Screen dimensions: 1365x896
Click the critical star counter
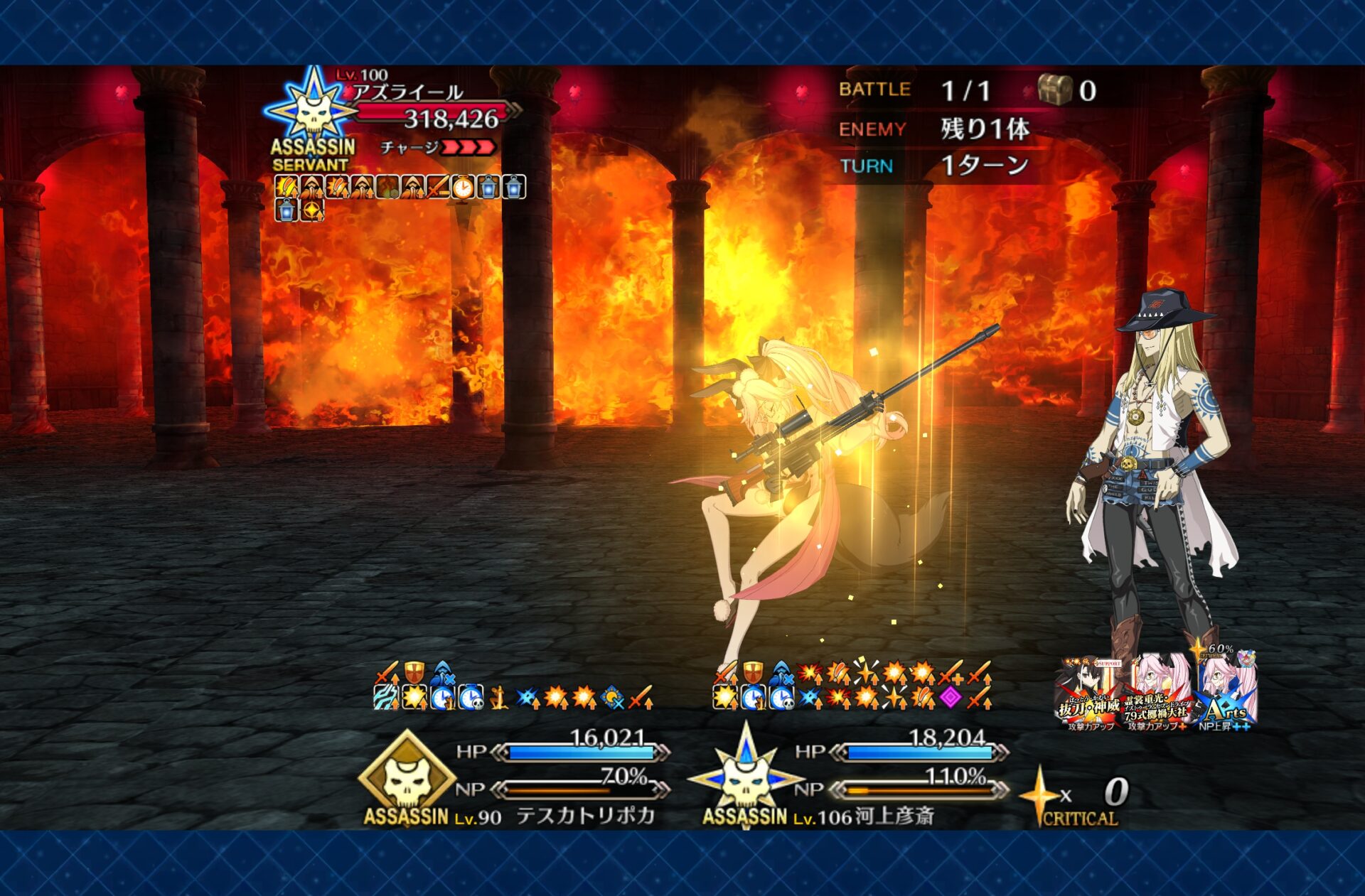click(1077, 797)
